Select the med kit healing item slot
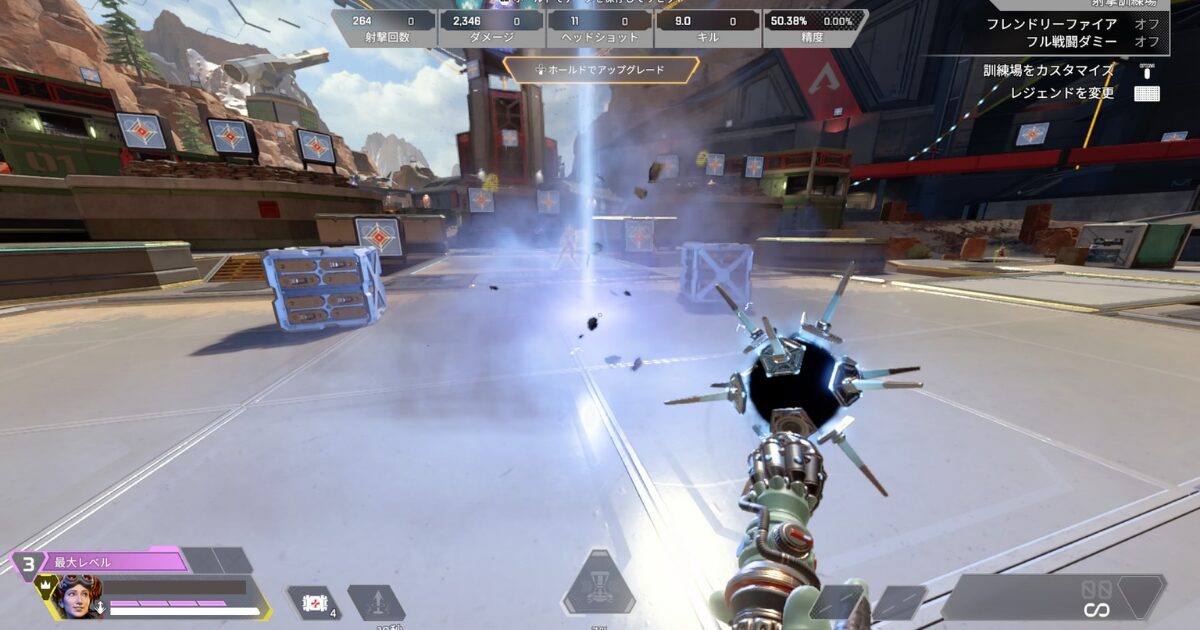Image resolution: width=1200 pixels, height=630 pixels. (x=312, y=603)
